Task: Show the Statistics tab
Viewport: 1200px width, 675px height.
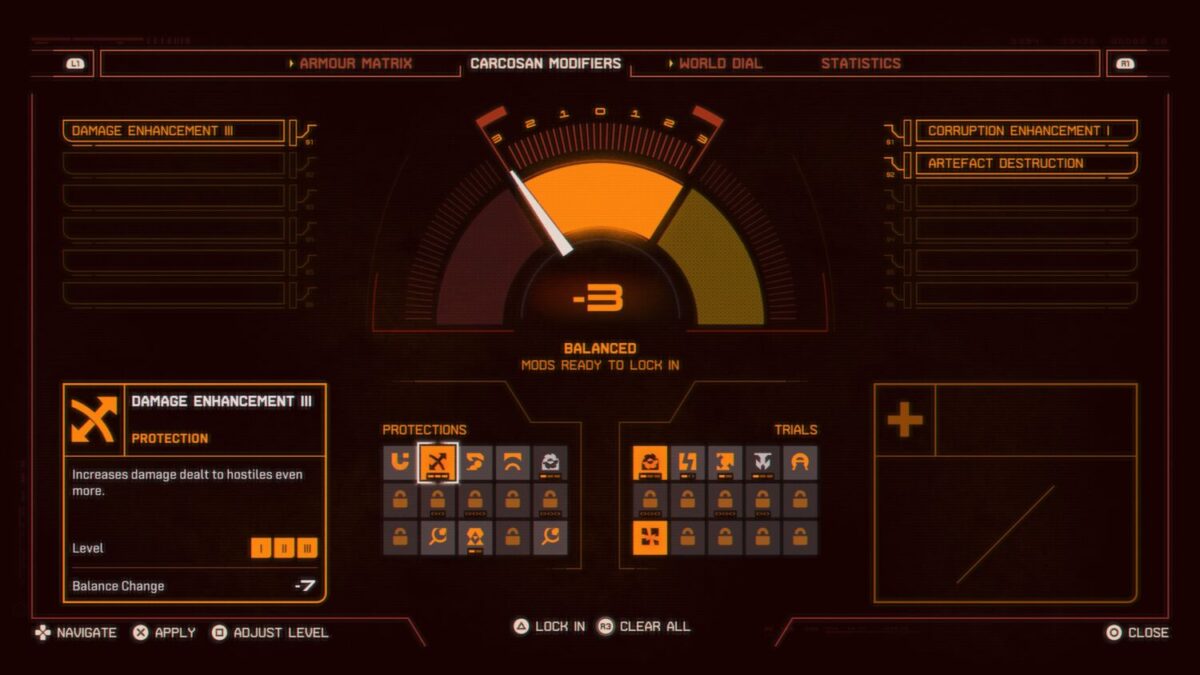Action: tap(861, 63)
